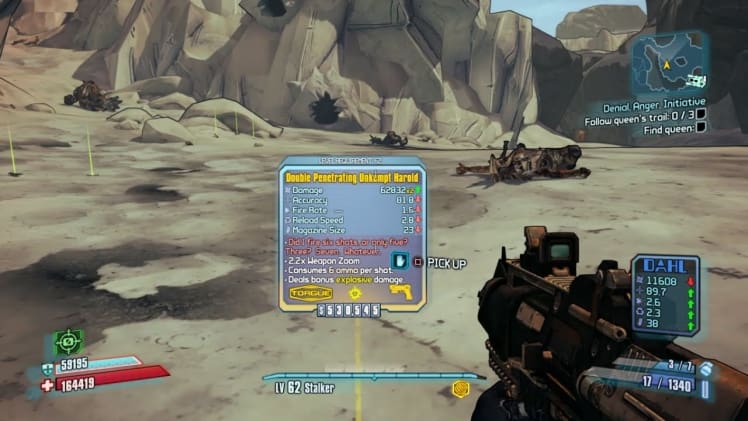Open the minimap in the corner
The height and width of the screenshot is (421, 748).
[671, 62]
